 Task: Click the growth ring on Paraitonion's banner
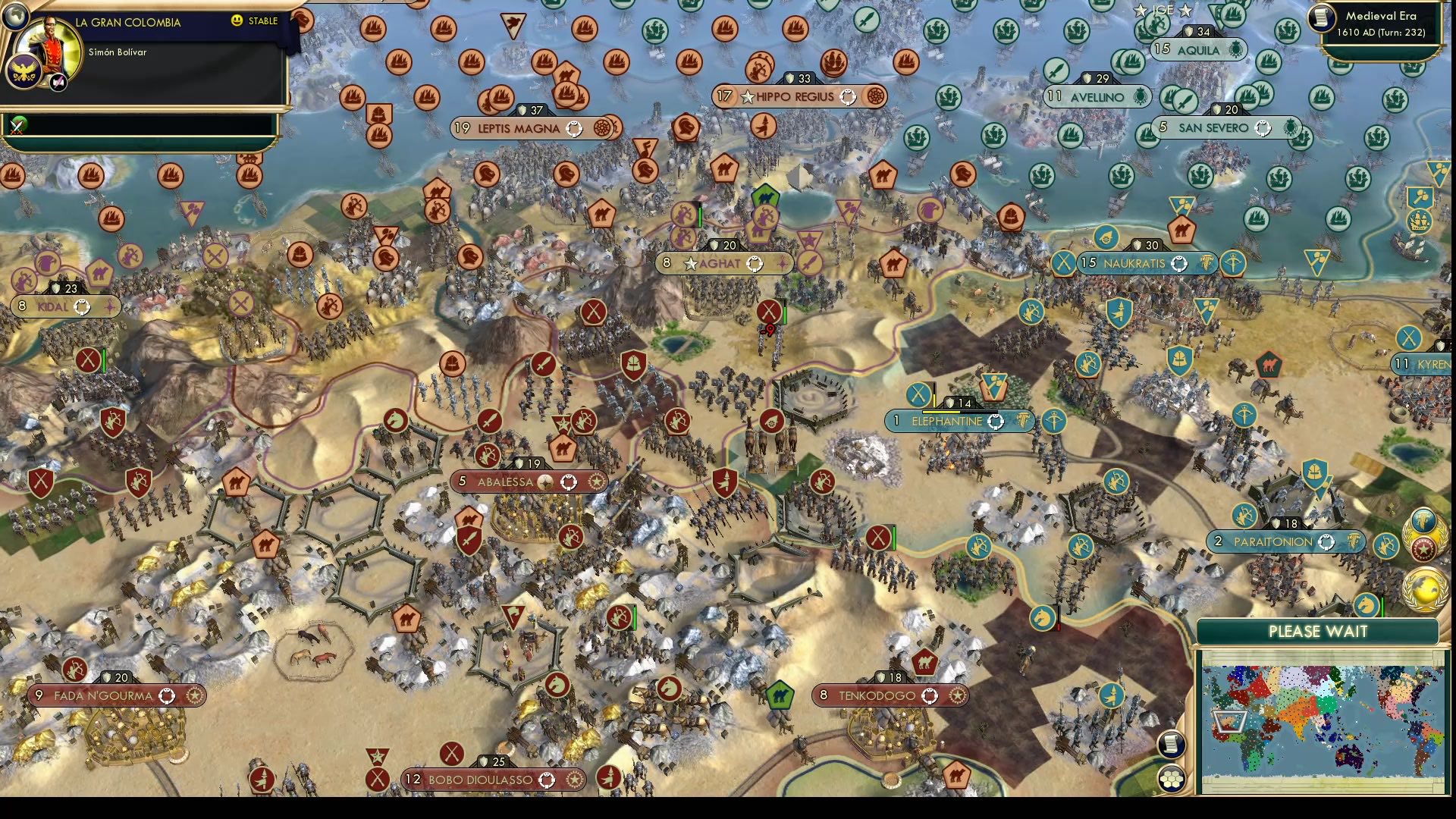pyautogui.click(x=1326, y=542)
